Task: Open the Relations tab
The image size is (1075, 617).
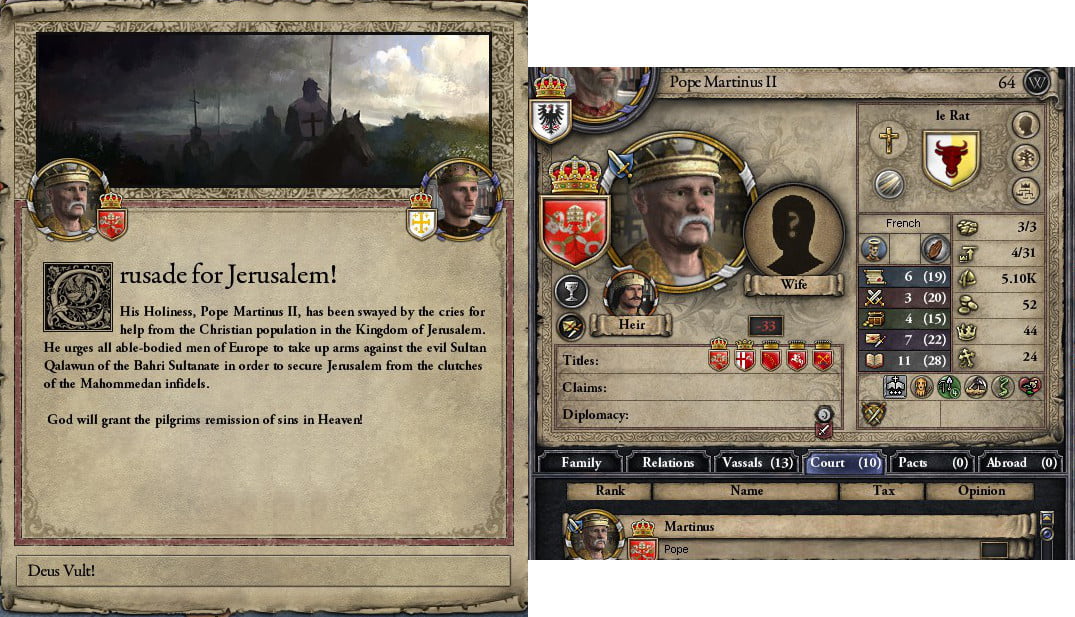Action: tap(668, 462)
